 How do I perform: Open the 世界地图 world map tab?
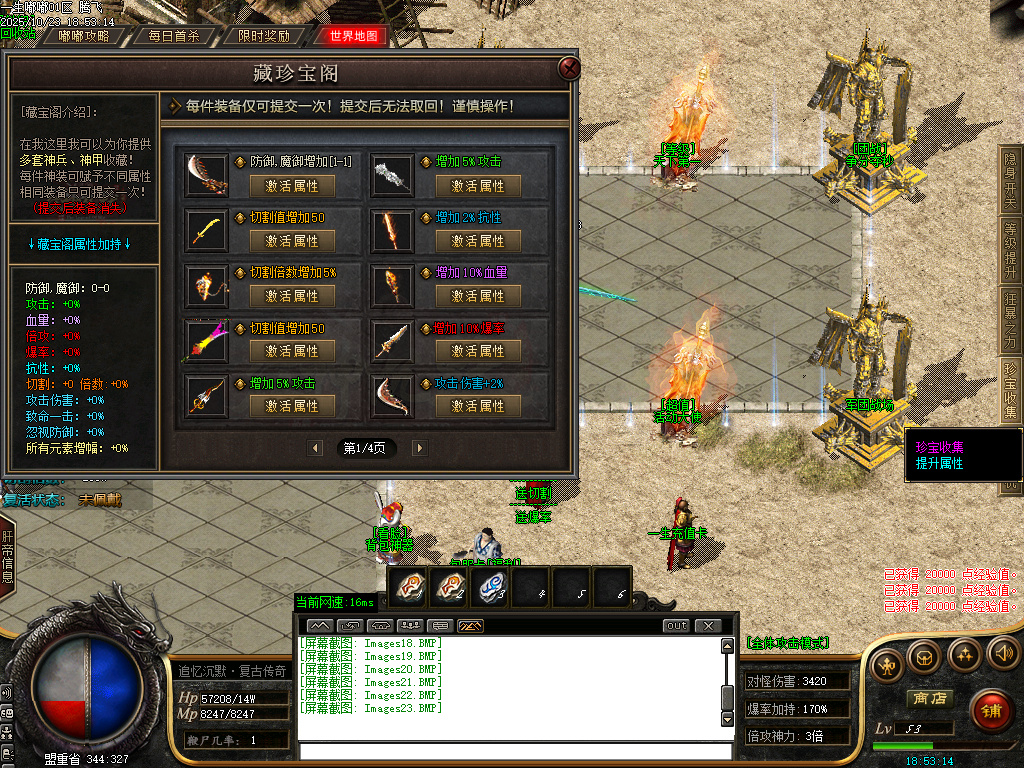pos(354,36)
